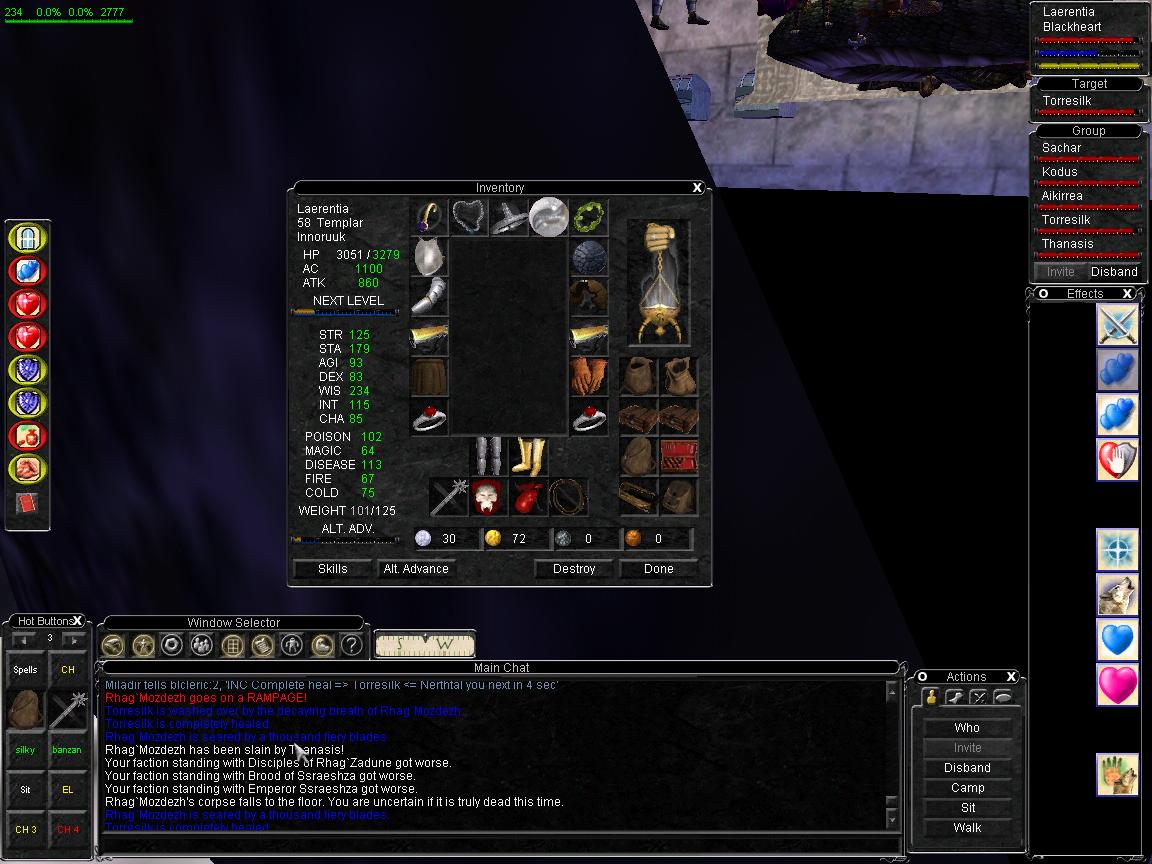Viewport: 1152px width, 864px height.
Task: Click the Disband button under the Group list
Action: [x=1114, y=272]
